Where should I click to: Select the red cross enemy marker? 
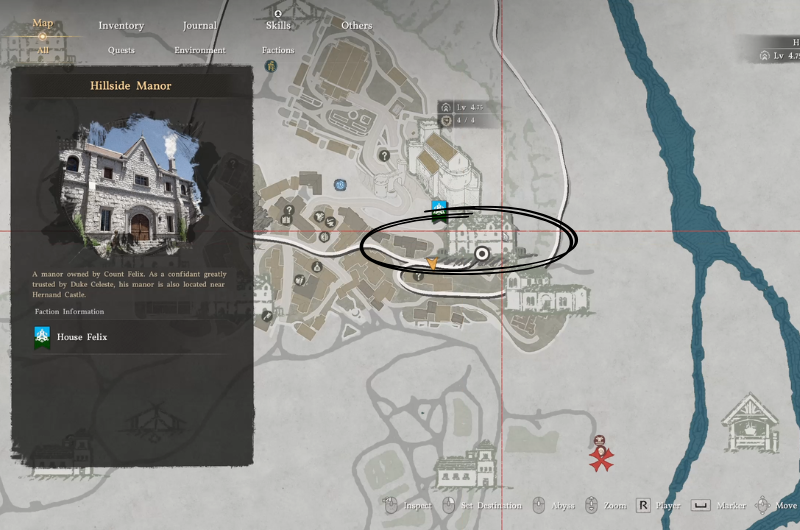(x=601, y=456)
